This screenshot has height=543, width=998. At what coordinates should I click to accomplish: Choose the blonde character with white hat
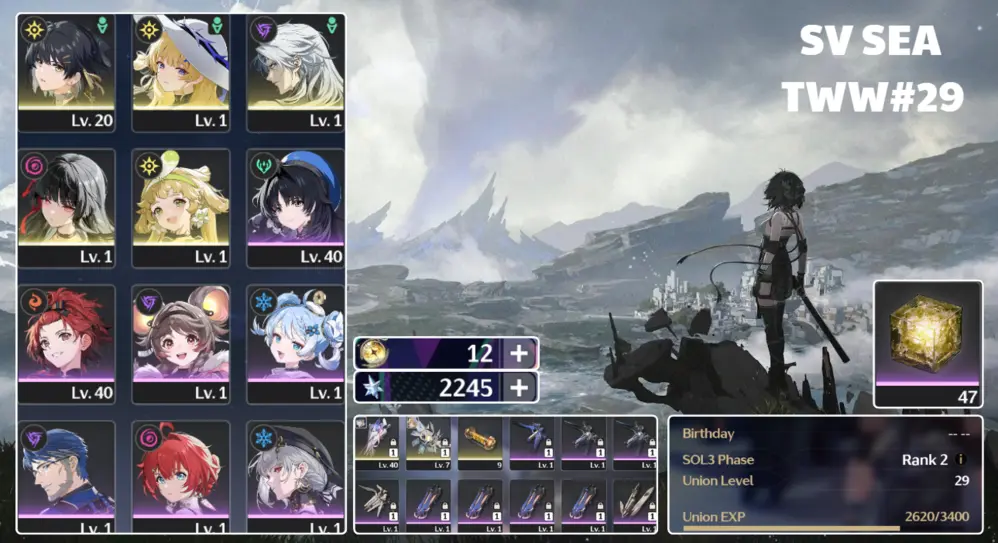pyautogui.click(x=181, y=72)
